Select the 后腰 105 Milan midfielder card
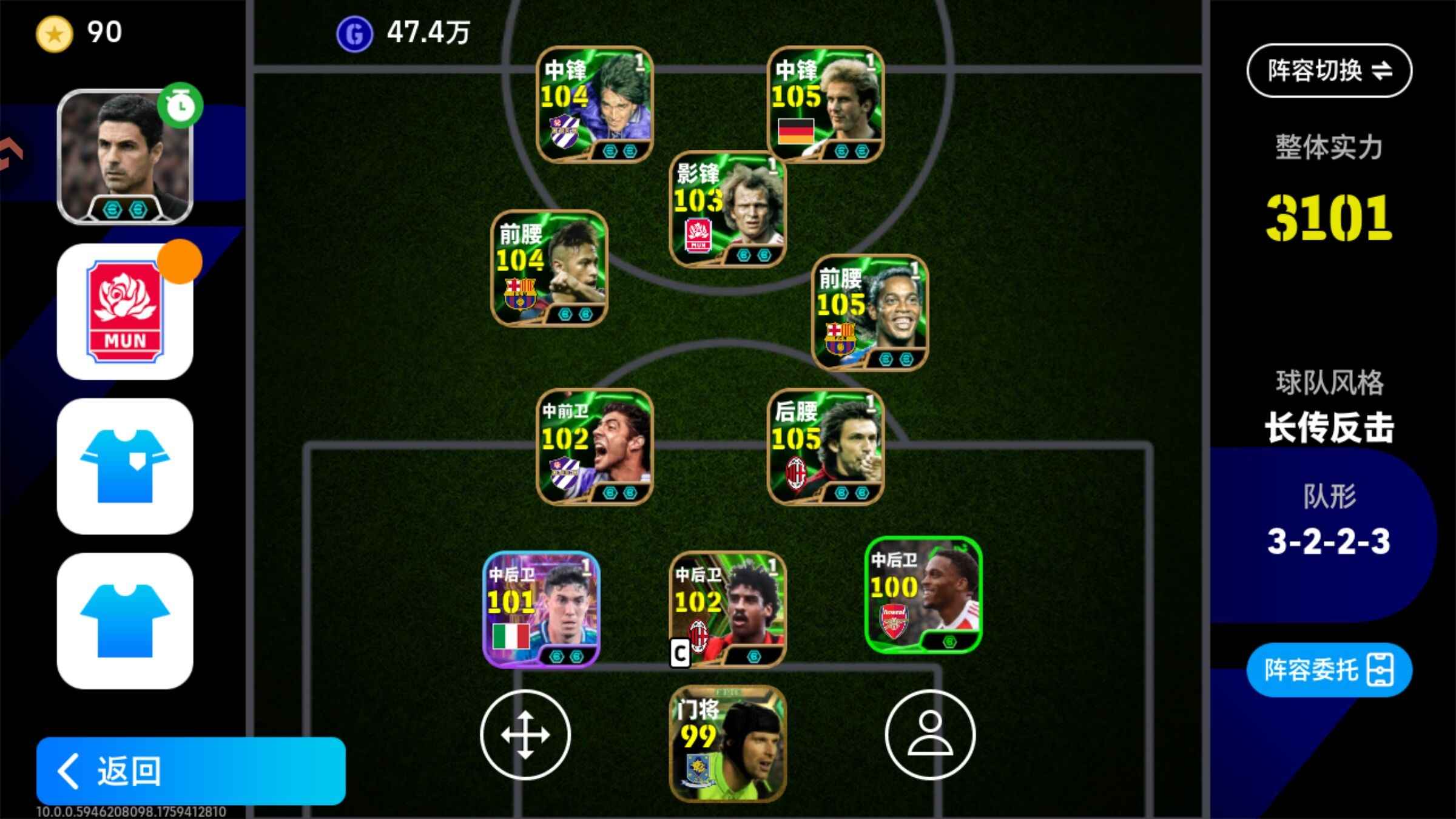 pos(826,447)
